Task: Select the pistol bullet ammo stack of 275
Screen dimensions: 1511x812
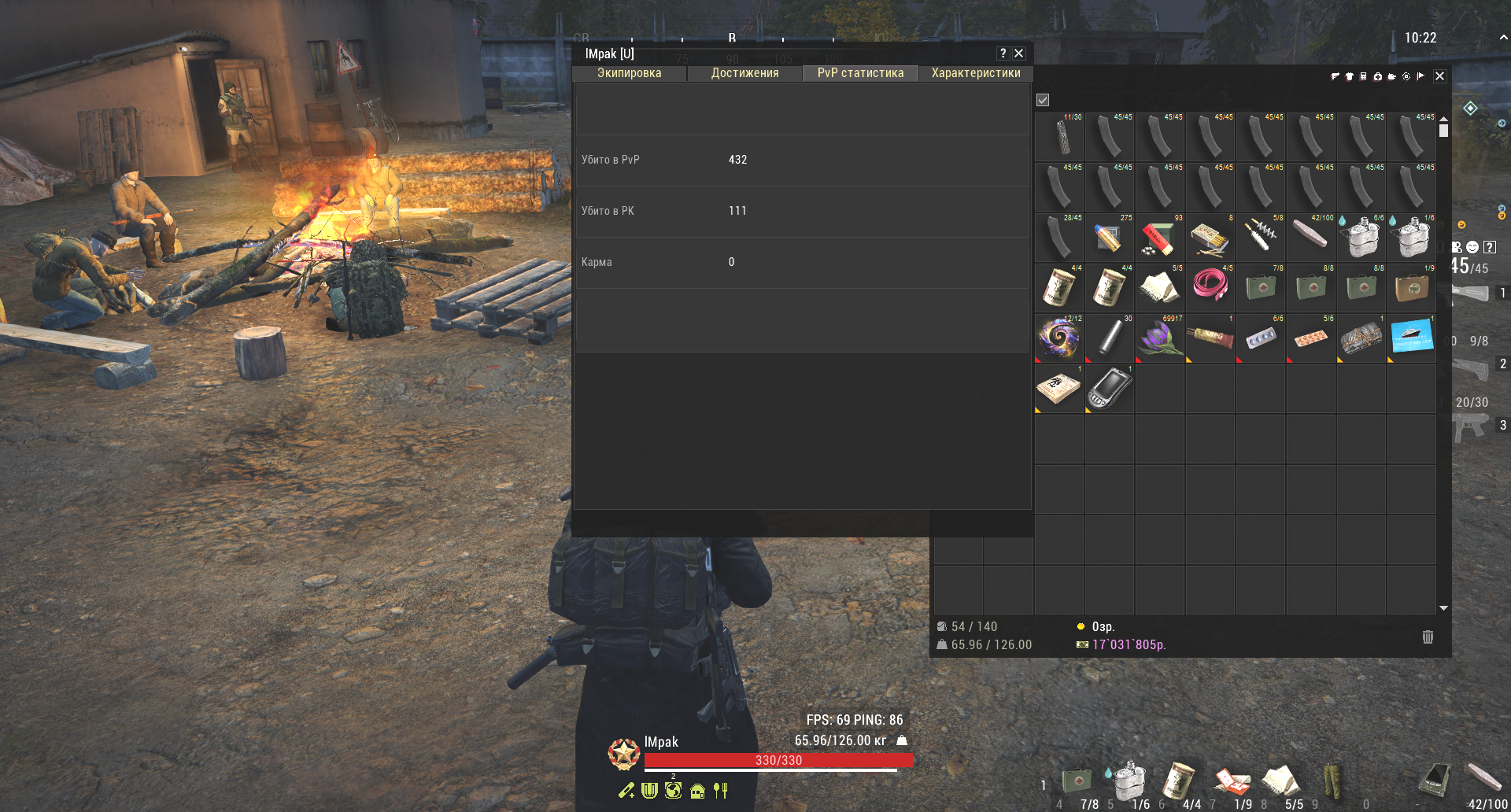Action: [x=1110, y=238]
